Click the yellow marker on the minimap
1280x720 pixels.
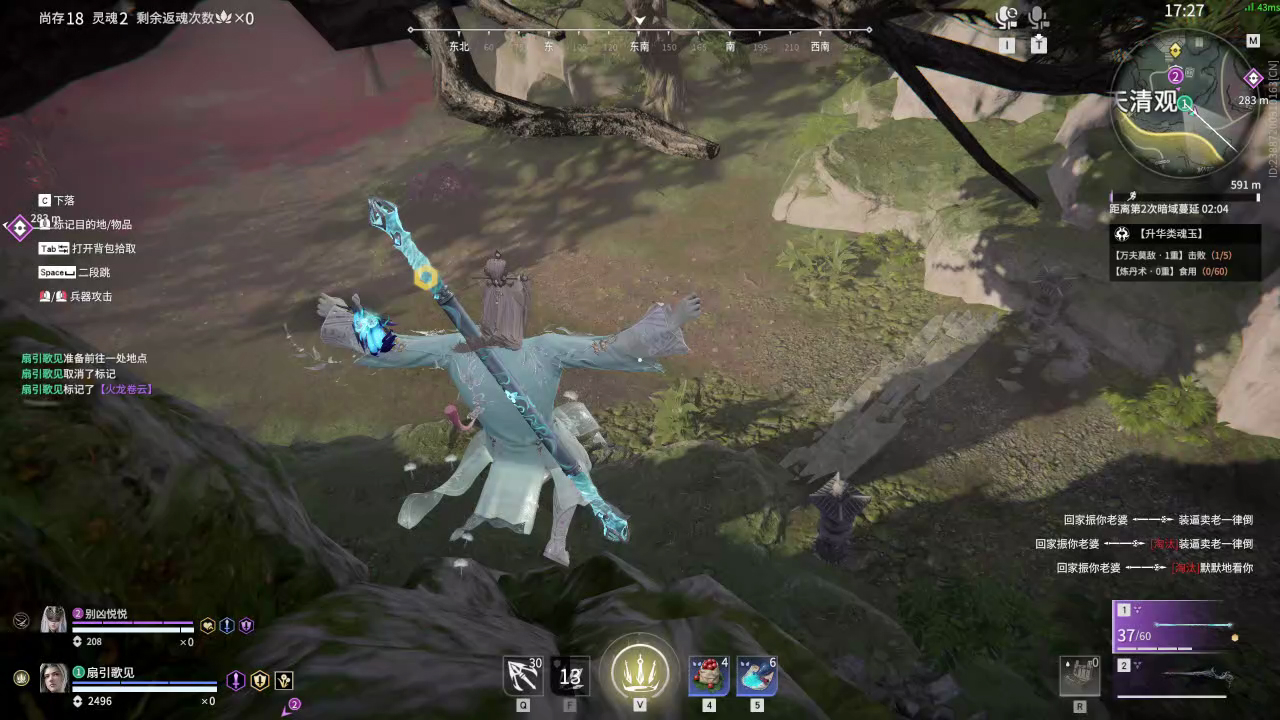(x=1174, y=49)
